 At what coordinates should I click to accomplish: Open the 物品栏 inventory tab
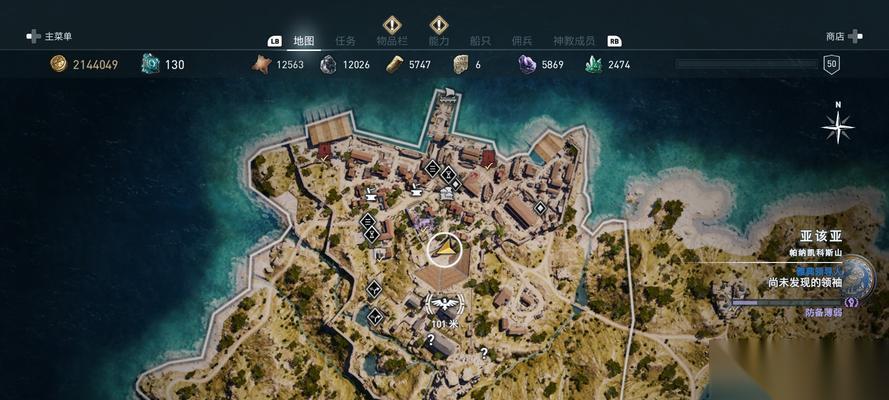tap(391, 41)
